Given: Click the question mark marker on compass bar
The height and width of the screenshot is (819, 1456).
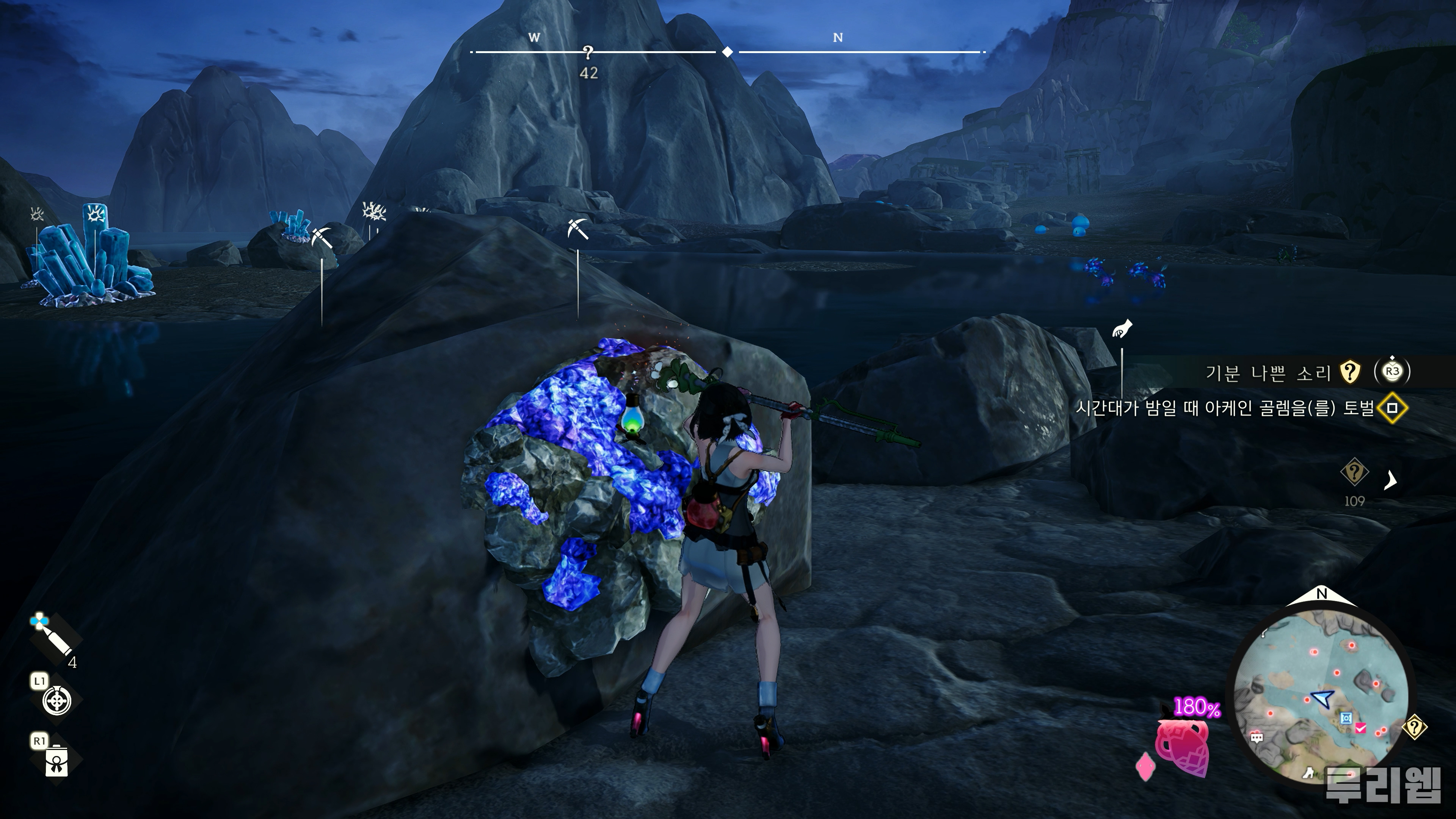Looking at the screenshot, I should [588, 53].
